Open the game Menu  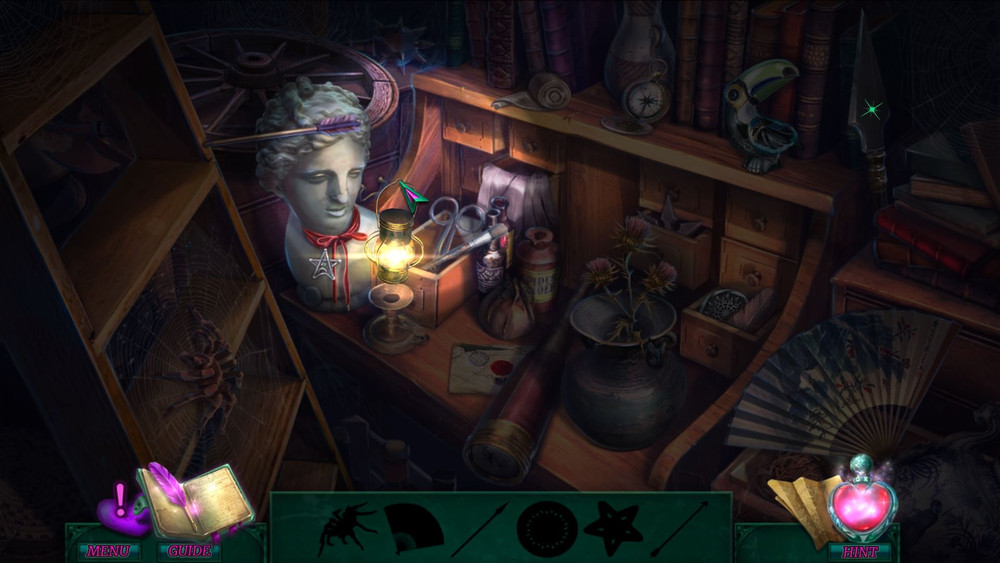point(107,551)
